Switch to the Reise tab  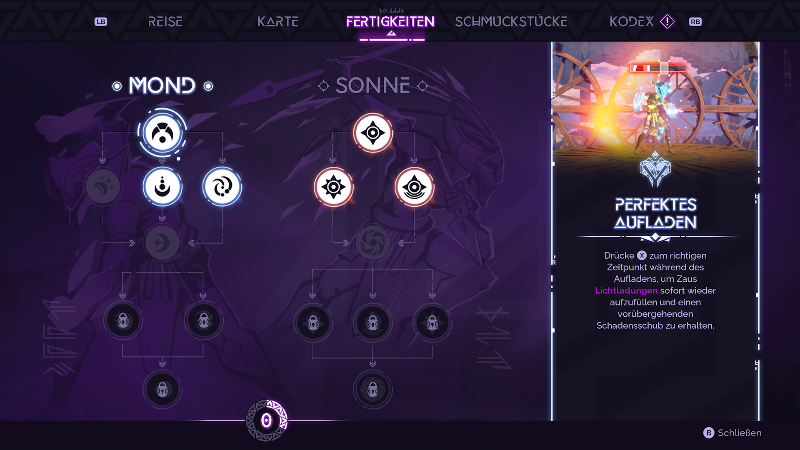(166, 21)
